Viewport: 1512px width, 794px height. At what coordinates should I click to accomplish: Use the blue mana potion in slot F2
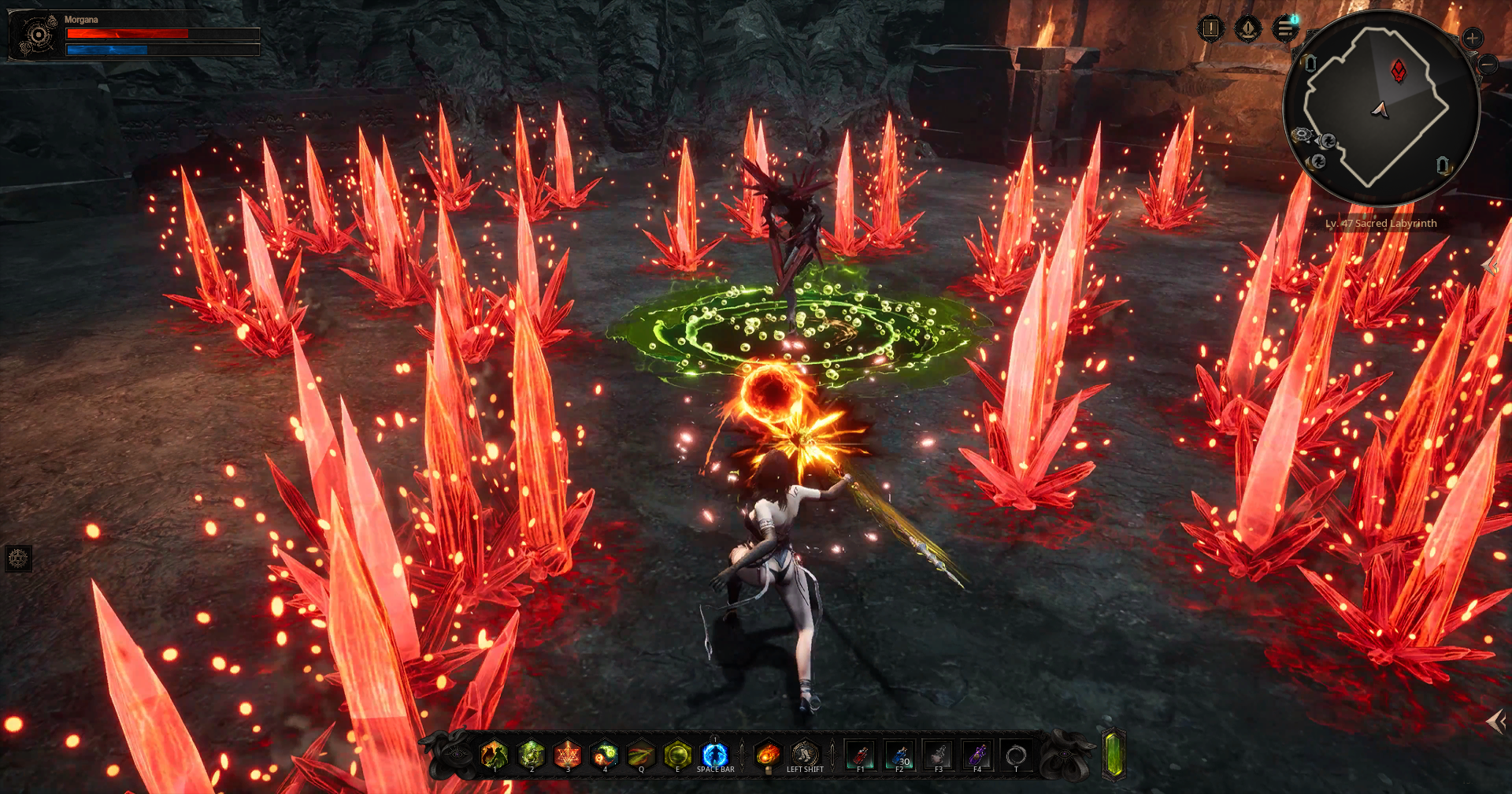899,755
